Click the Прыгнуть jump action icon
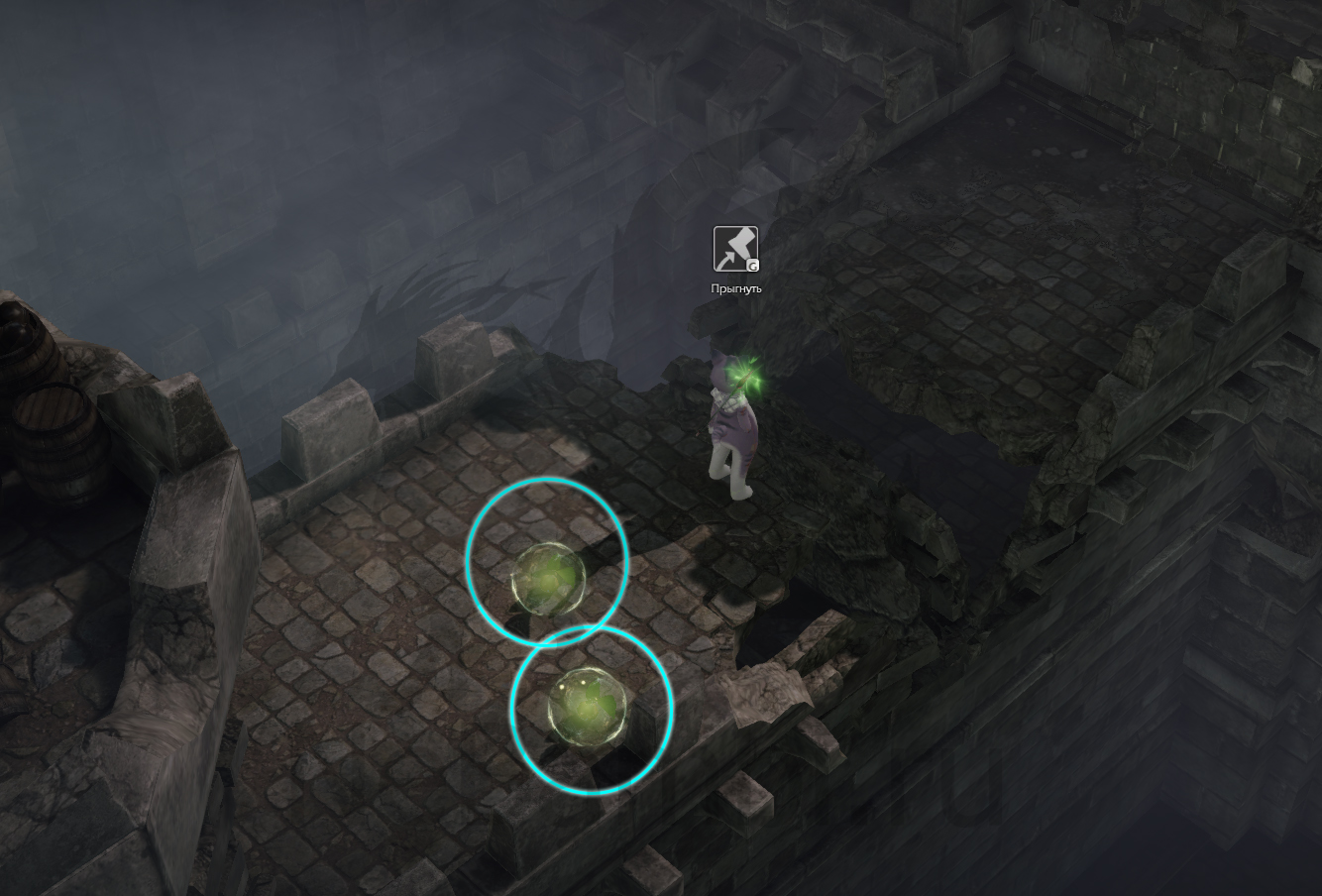Viewport: 1322px width, 896px height. [x=735, y=249]
